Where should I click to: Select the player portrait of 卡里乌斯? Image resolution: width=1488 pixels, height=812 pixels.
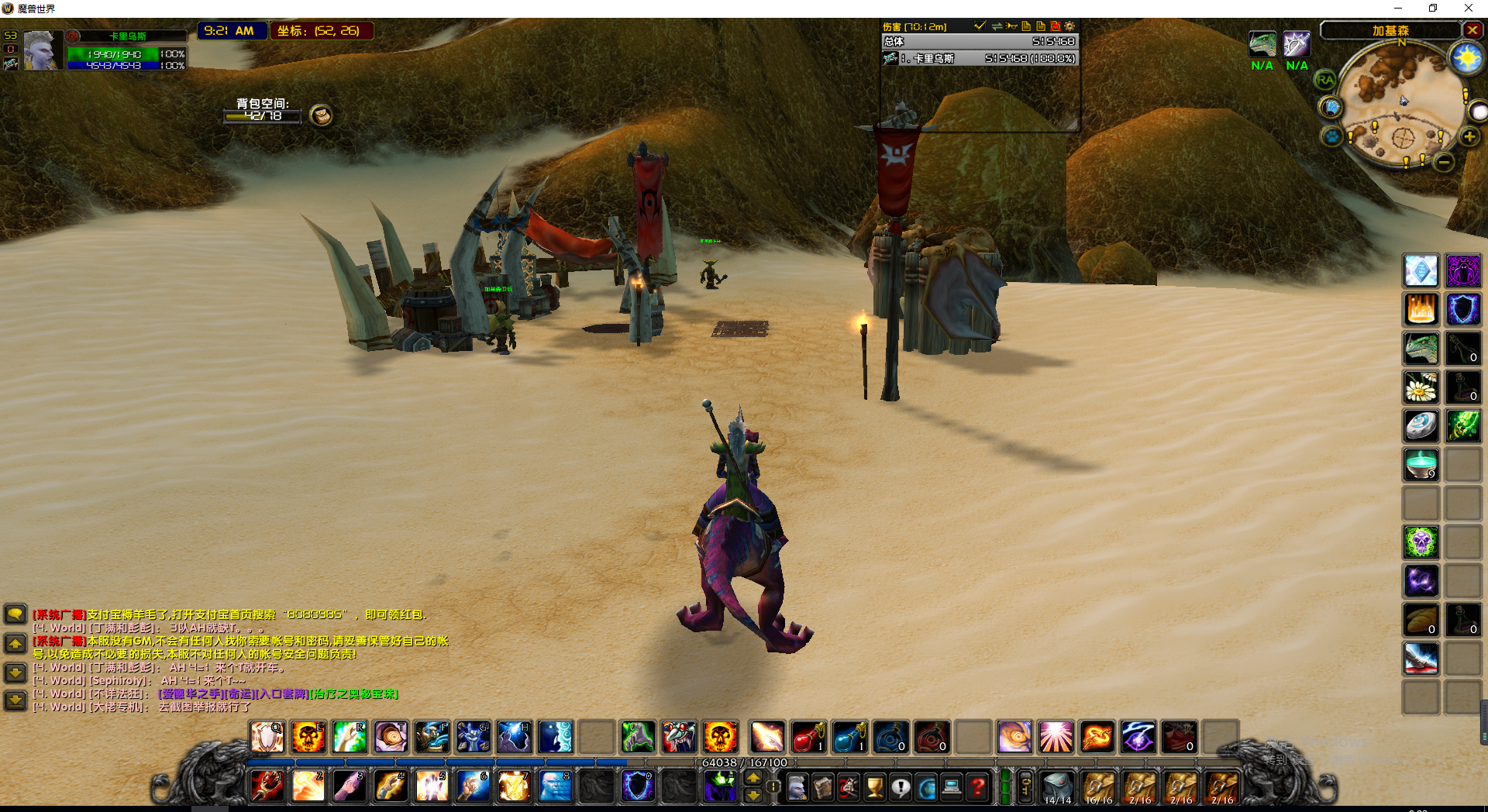pyautogui.click(x=42, y=51)
